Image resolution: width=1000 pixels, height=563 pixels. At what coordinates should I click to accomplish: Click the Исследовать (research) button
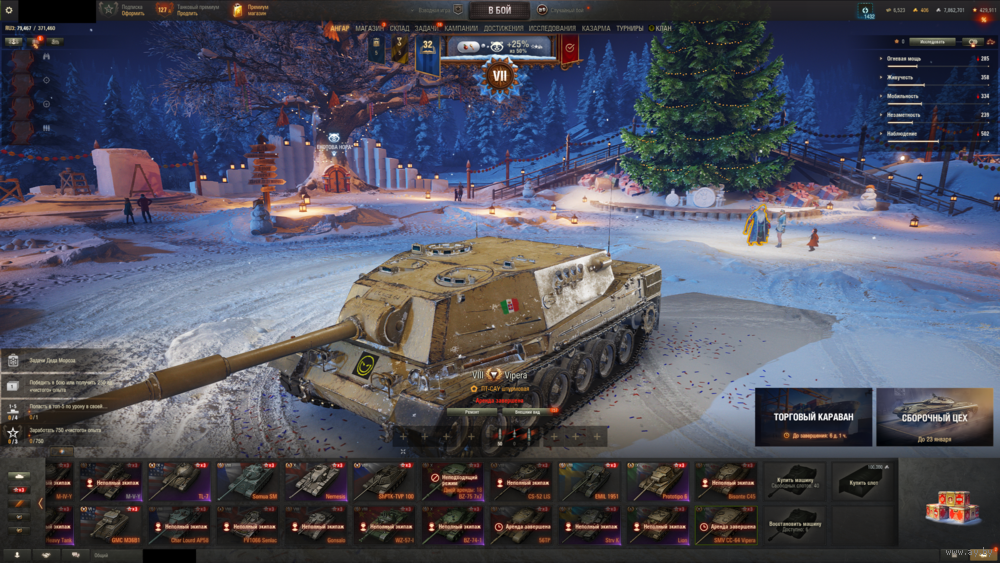(x=932, y=42)
